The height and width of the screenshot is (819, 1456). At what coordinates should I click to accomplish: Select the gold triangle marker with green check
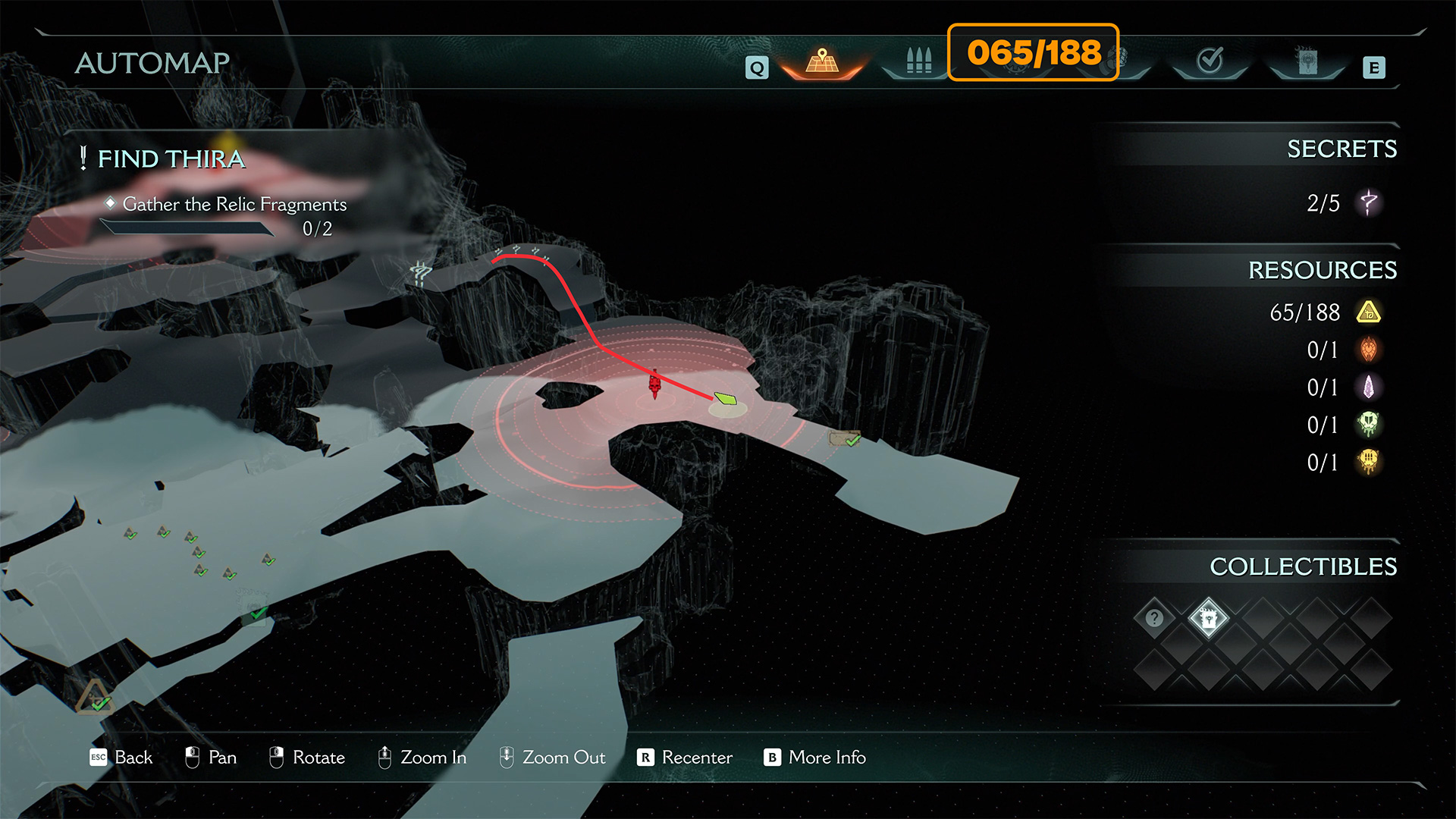[x=95, y=698]
